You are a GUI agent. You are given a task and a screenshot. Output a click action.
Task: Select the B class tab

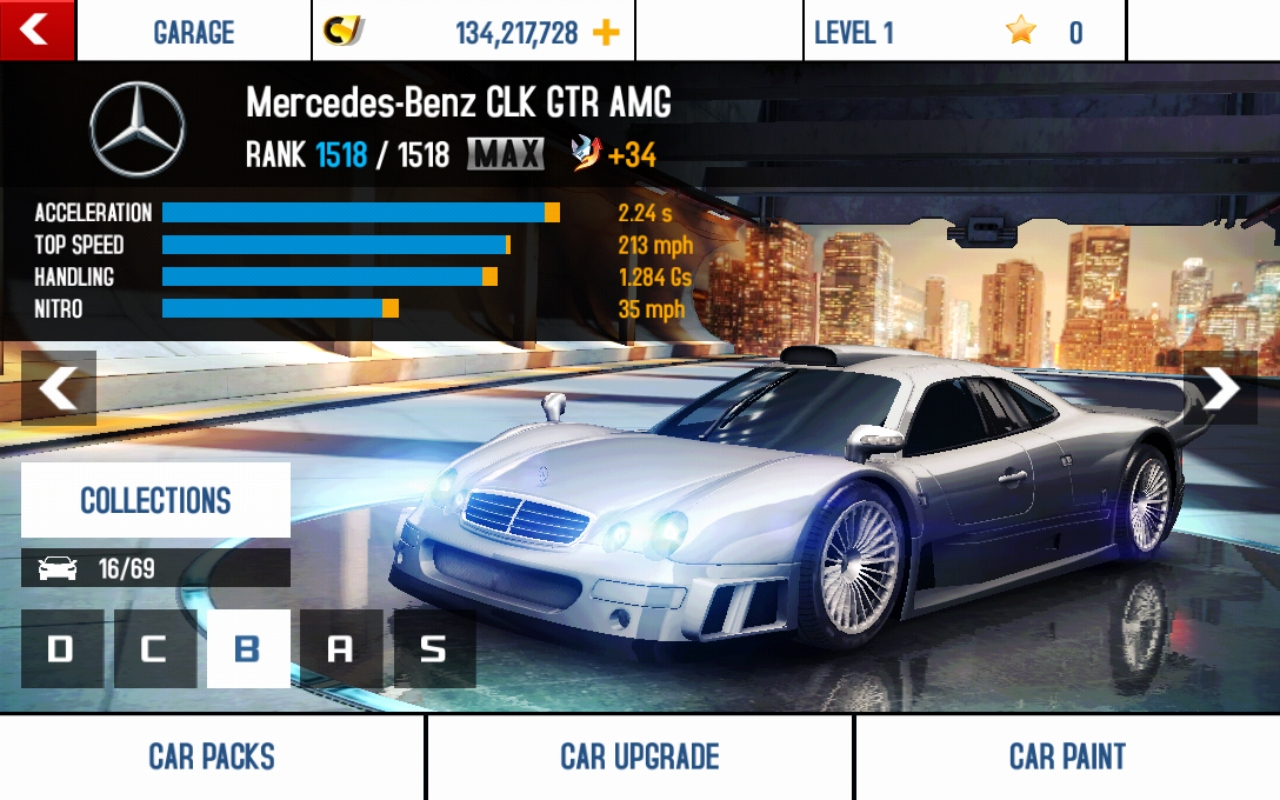click(x=248, y=650)
